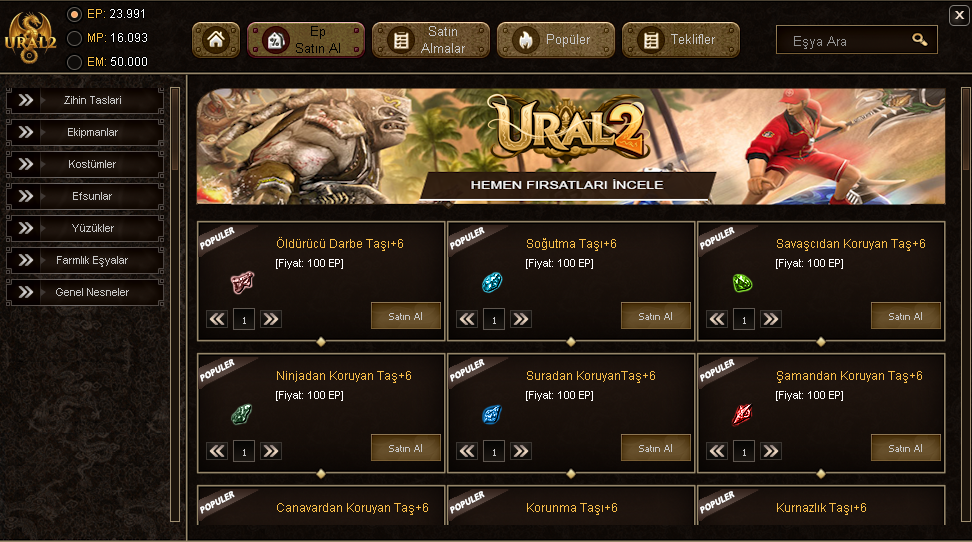Click the Eşya Ara search field
This screenshot has width=972, height=542.
coord(845,41)
